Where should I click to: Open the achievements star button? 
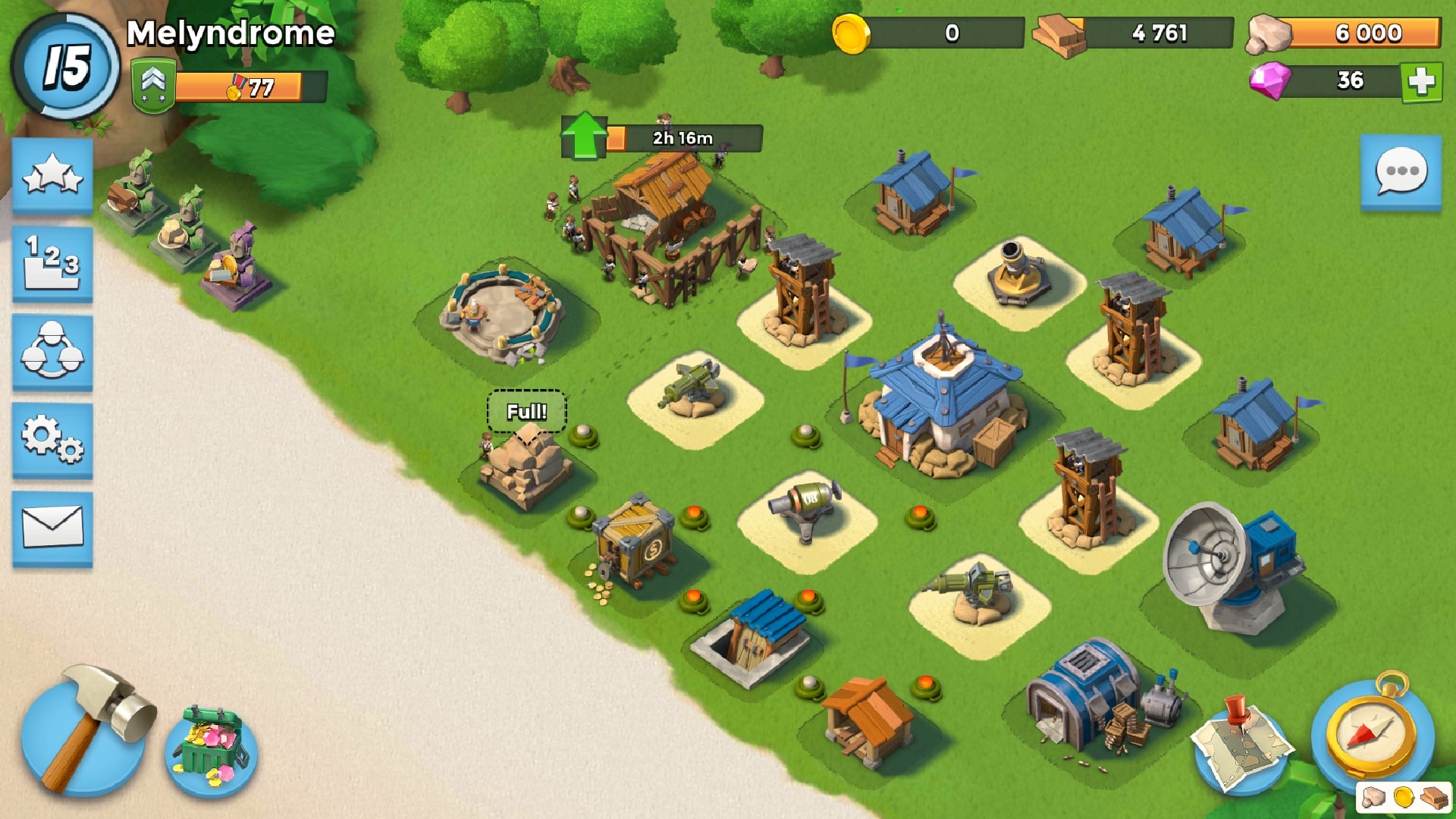52,176
